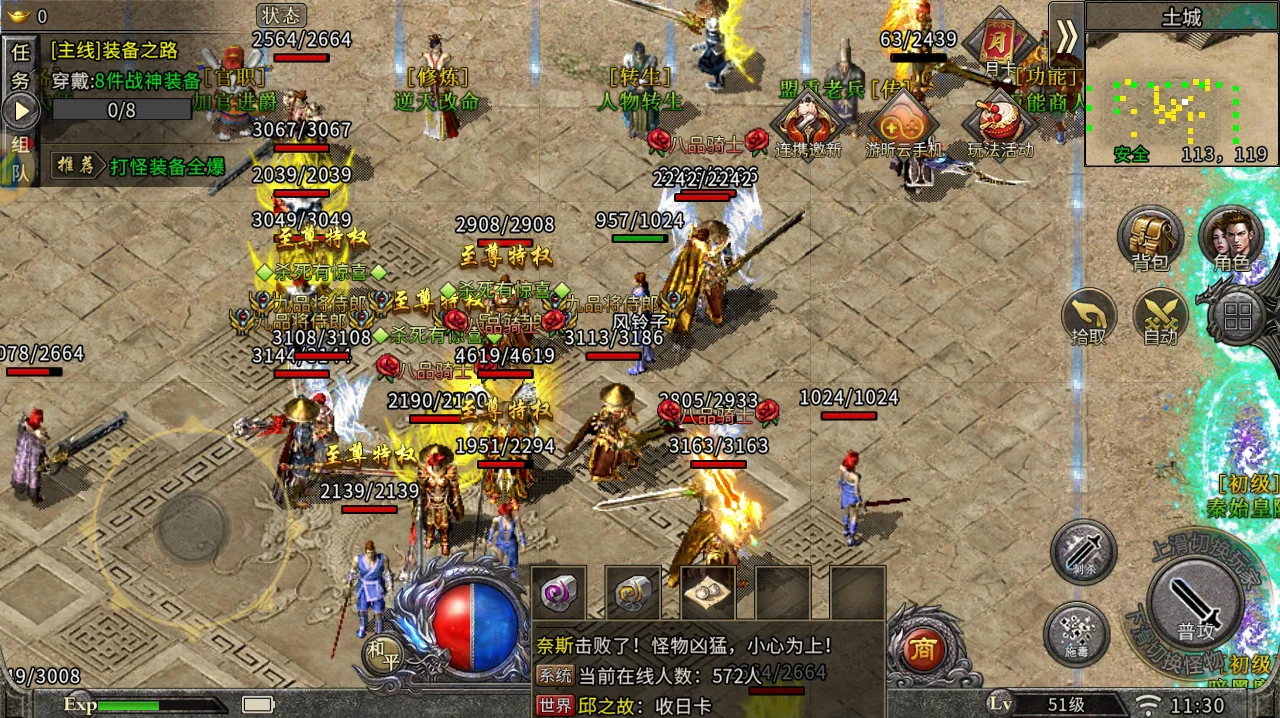Open the four-square grid menu button
The height and width of the screenshot is (718, 1280).
coord(1238,318)
